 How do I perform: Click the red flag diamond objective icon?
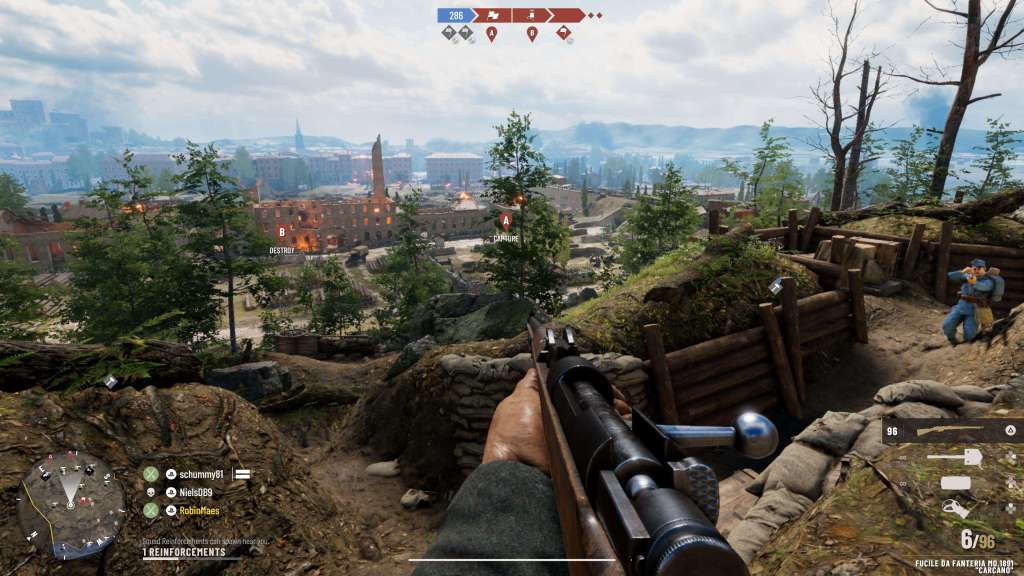(564, 33)
